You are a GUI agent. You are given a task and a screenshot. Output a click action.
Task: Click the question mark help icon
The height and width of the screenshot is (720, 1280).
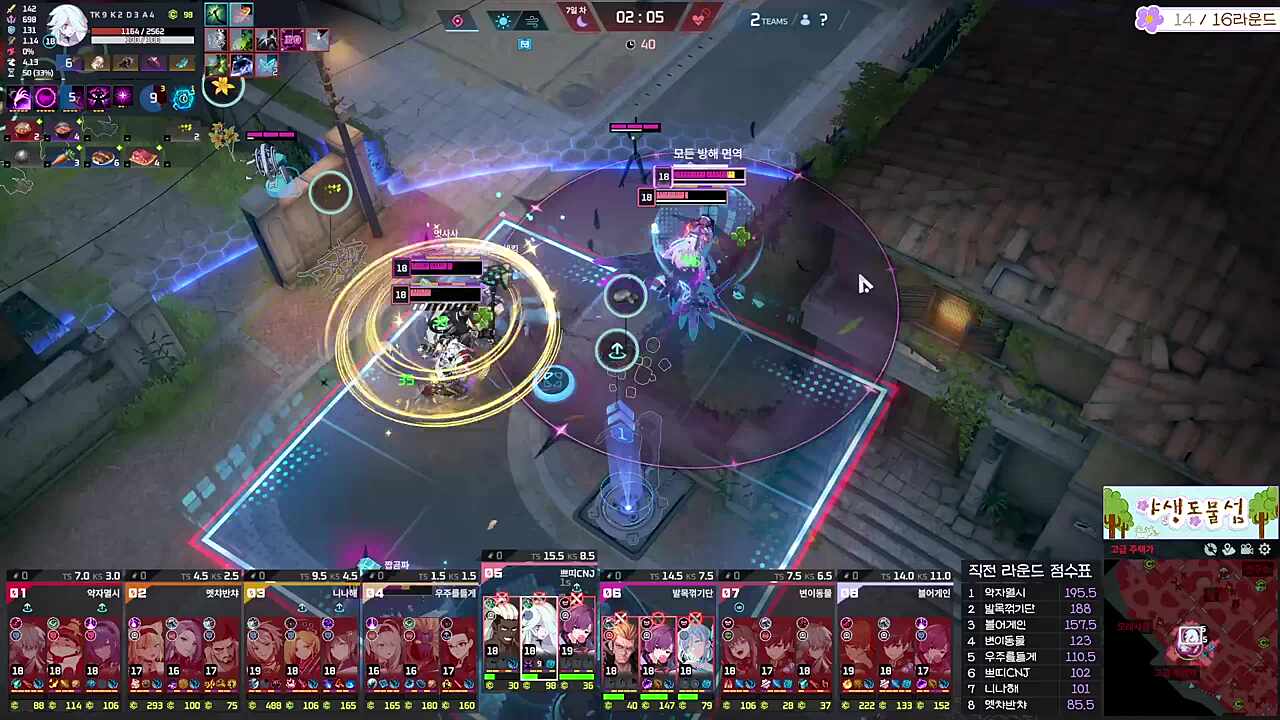pyautogui.click(x=823, y=19)
